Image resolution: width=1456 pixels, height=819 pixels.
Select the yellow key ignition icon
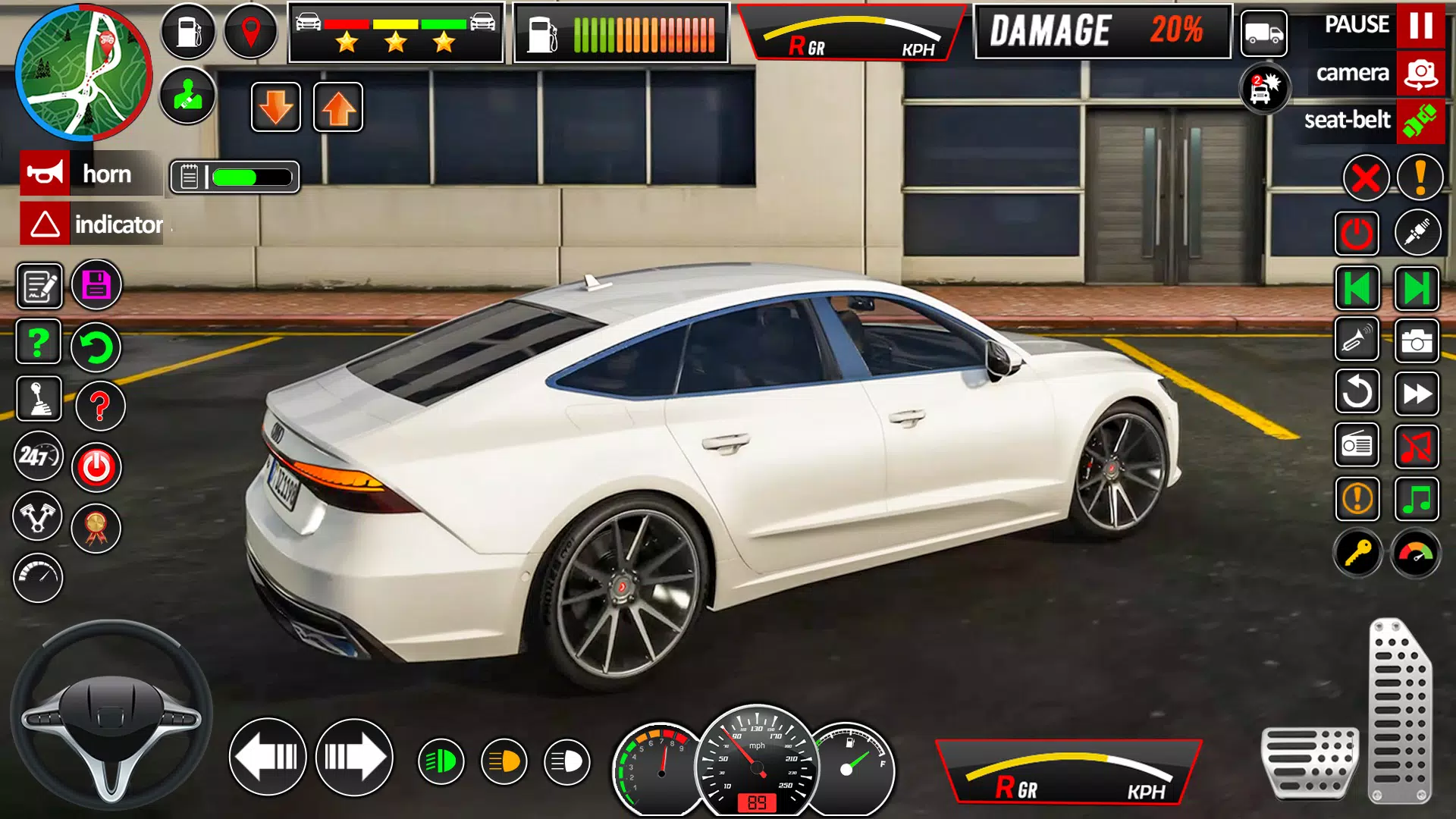point(1357,555)
